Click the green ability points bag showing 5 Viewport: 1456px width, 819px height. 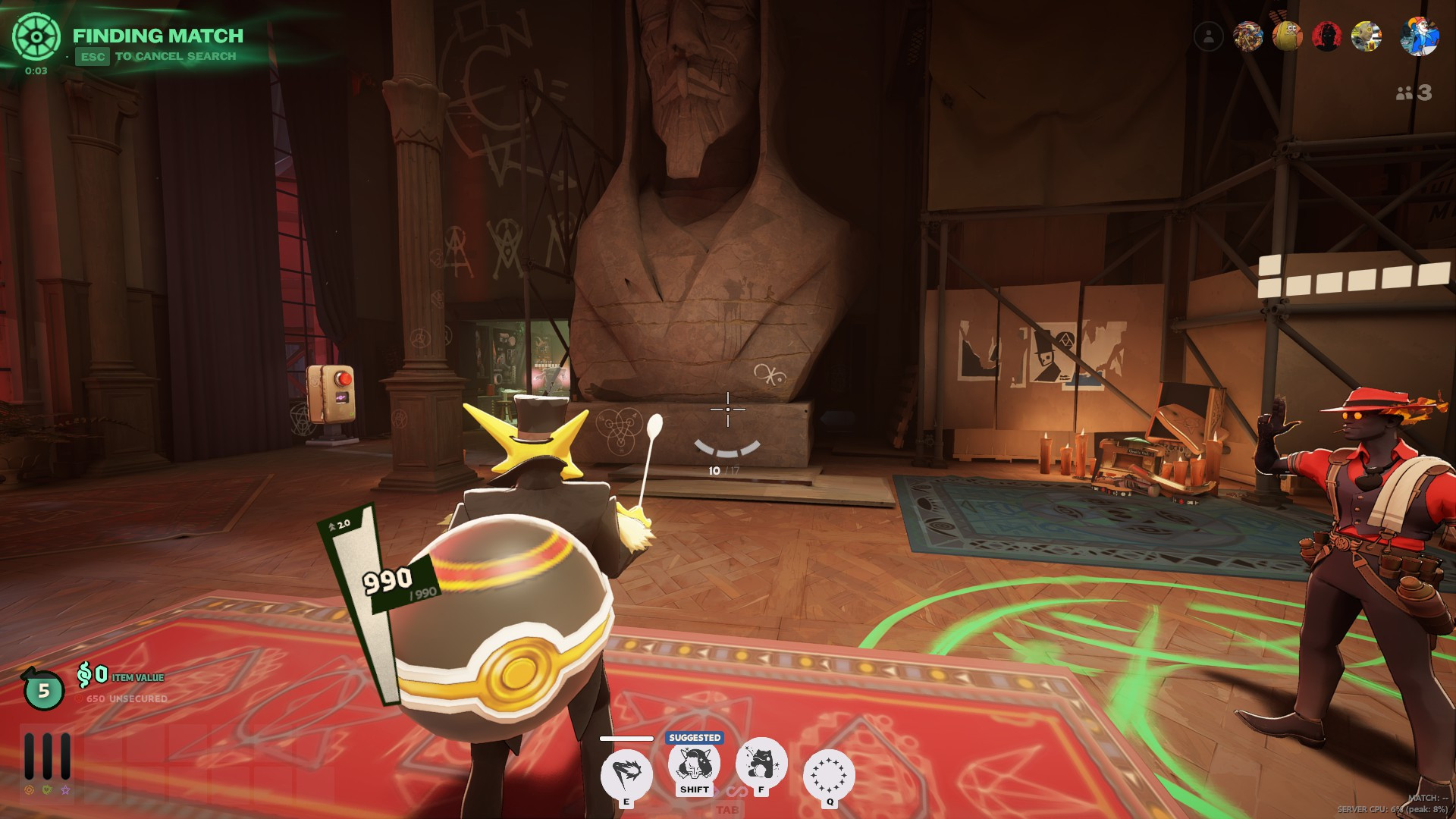coord(43,689)
